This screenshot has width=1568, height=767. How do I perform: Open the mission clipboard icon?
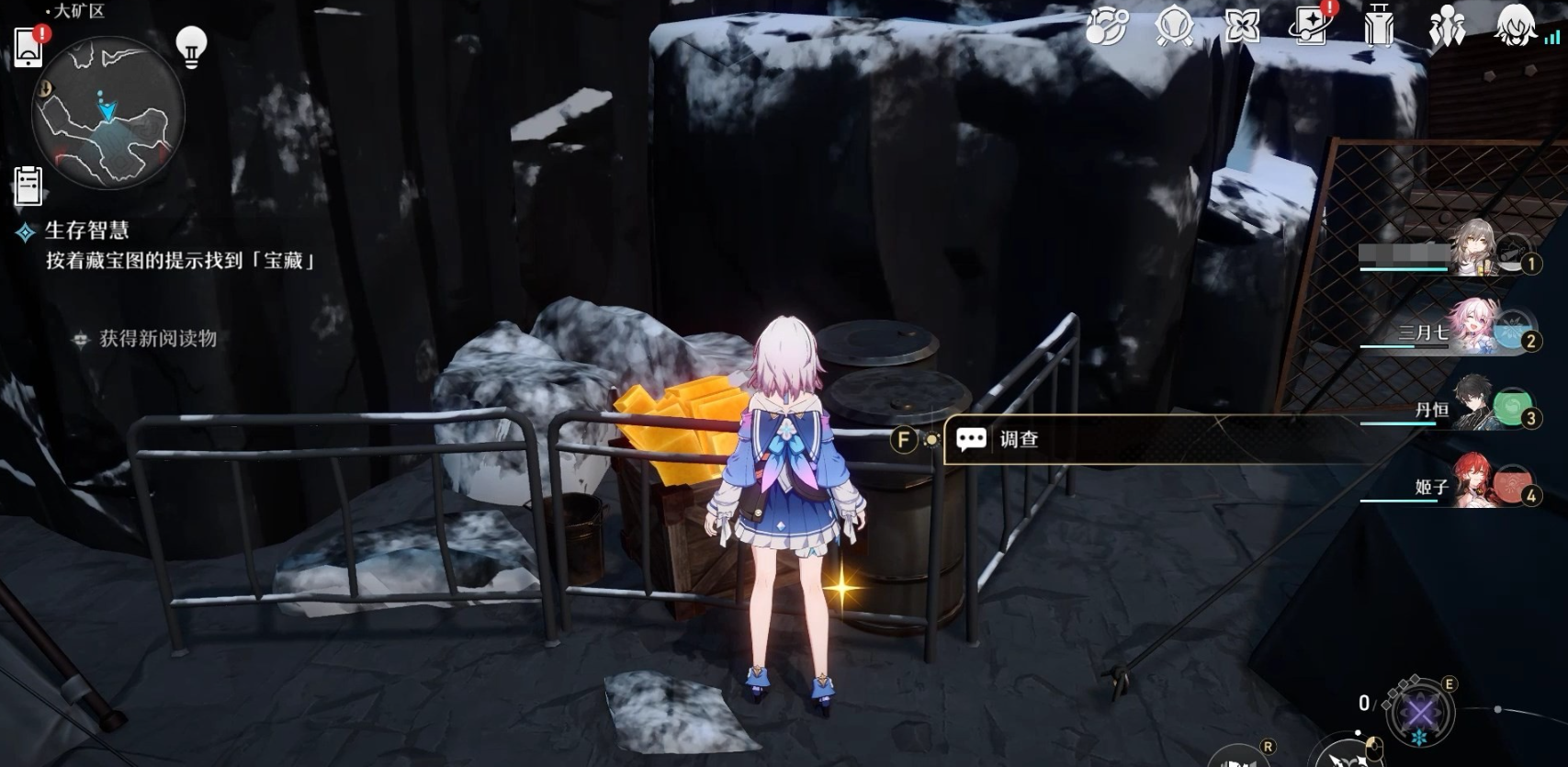coord(28,186)
